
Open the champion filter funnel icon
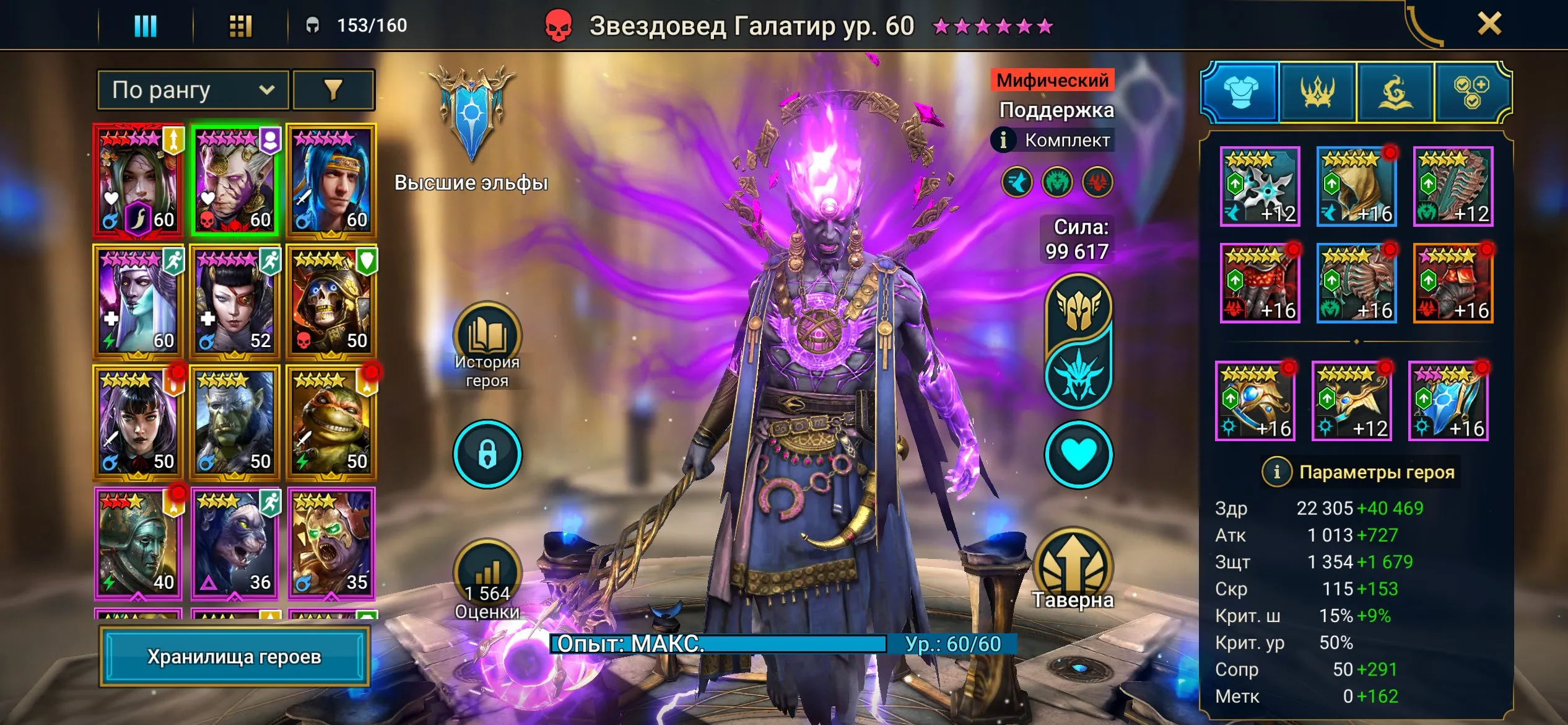[x=333, y=89]
